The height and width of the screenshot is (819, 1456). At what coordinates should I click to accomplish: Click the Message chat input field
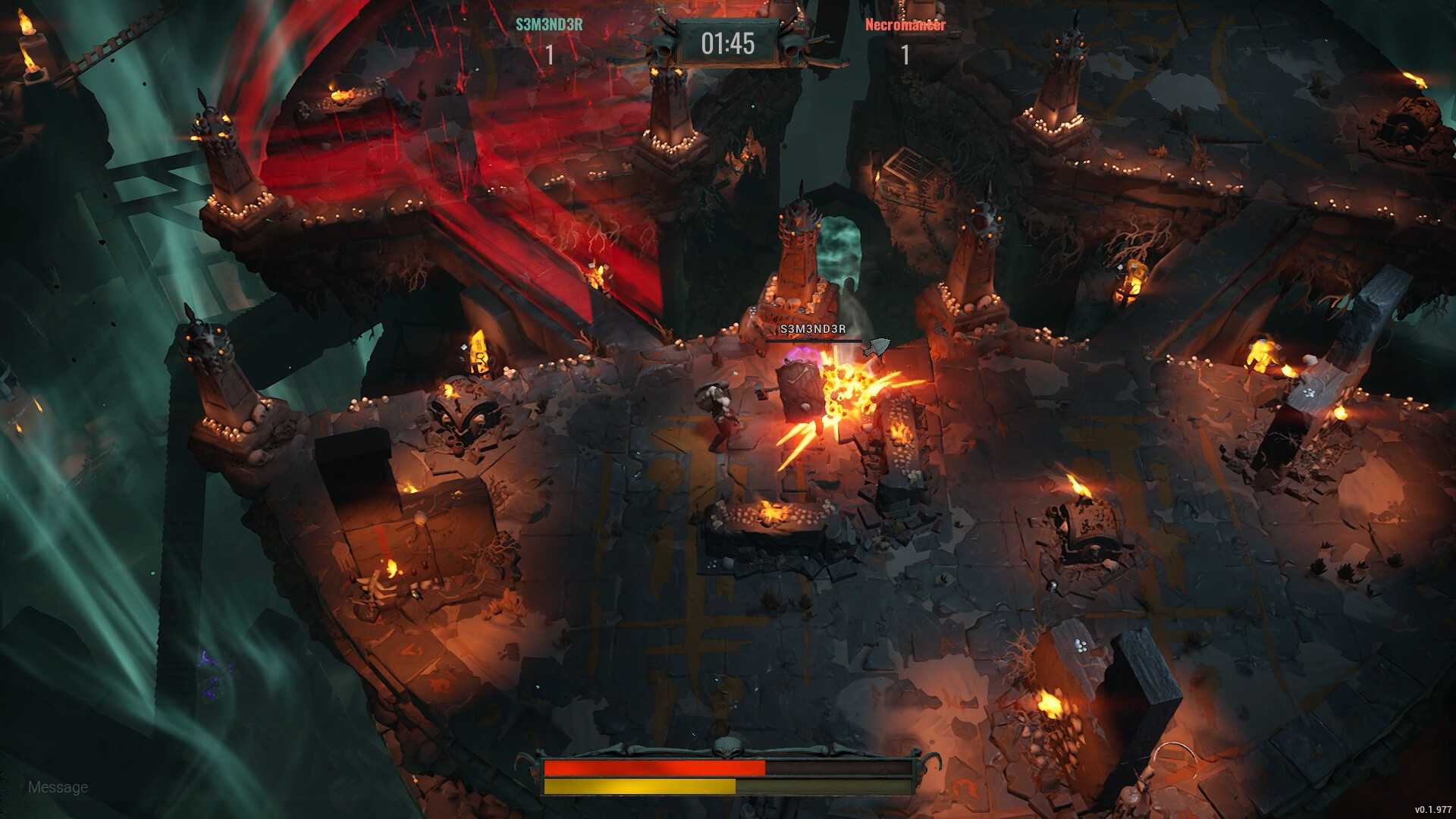(57, 786)
